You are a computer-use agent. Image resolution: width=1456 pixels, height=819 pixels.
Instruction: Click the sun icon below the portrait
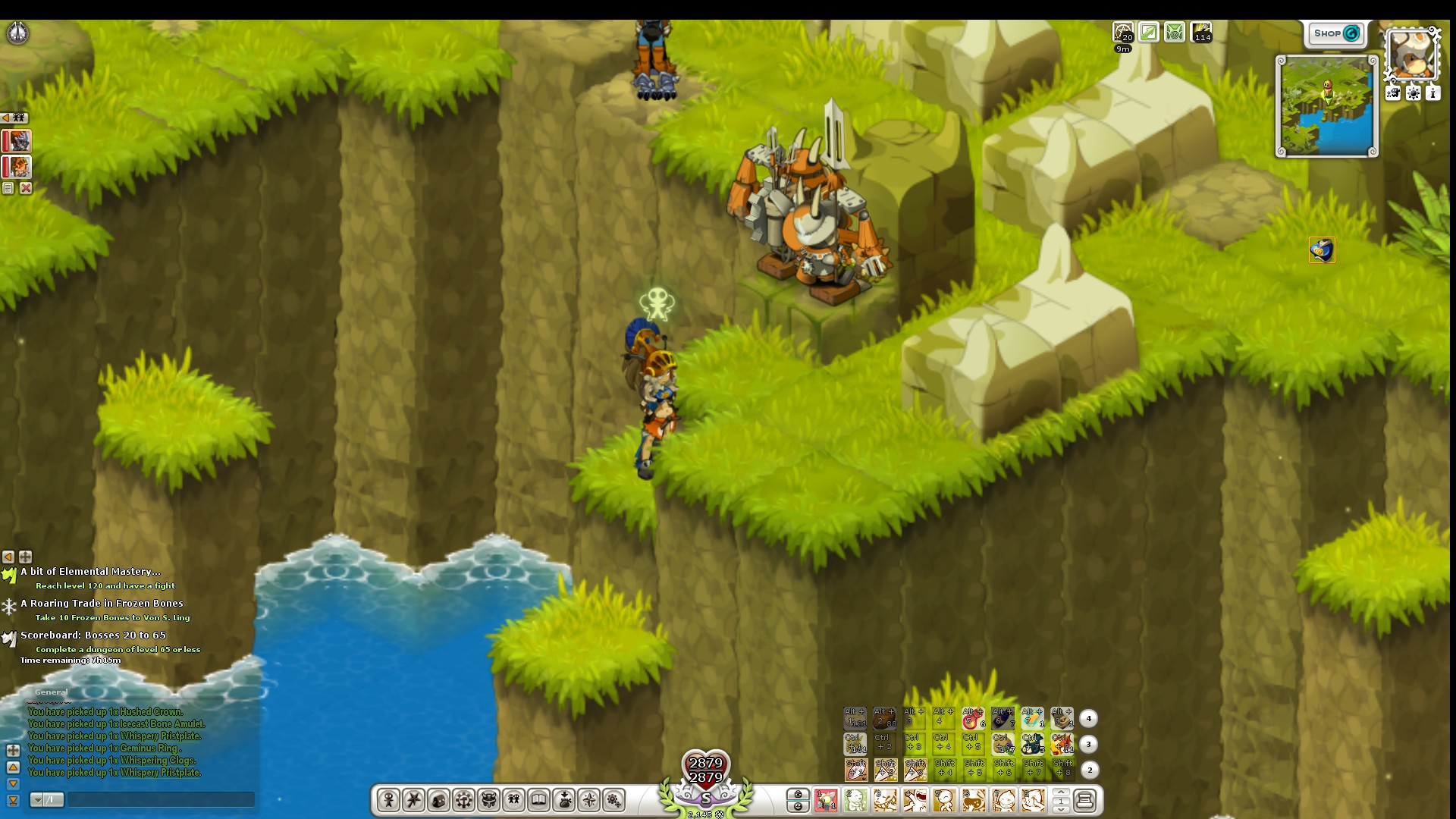1413,93
